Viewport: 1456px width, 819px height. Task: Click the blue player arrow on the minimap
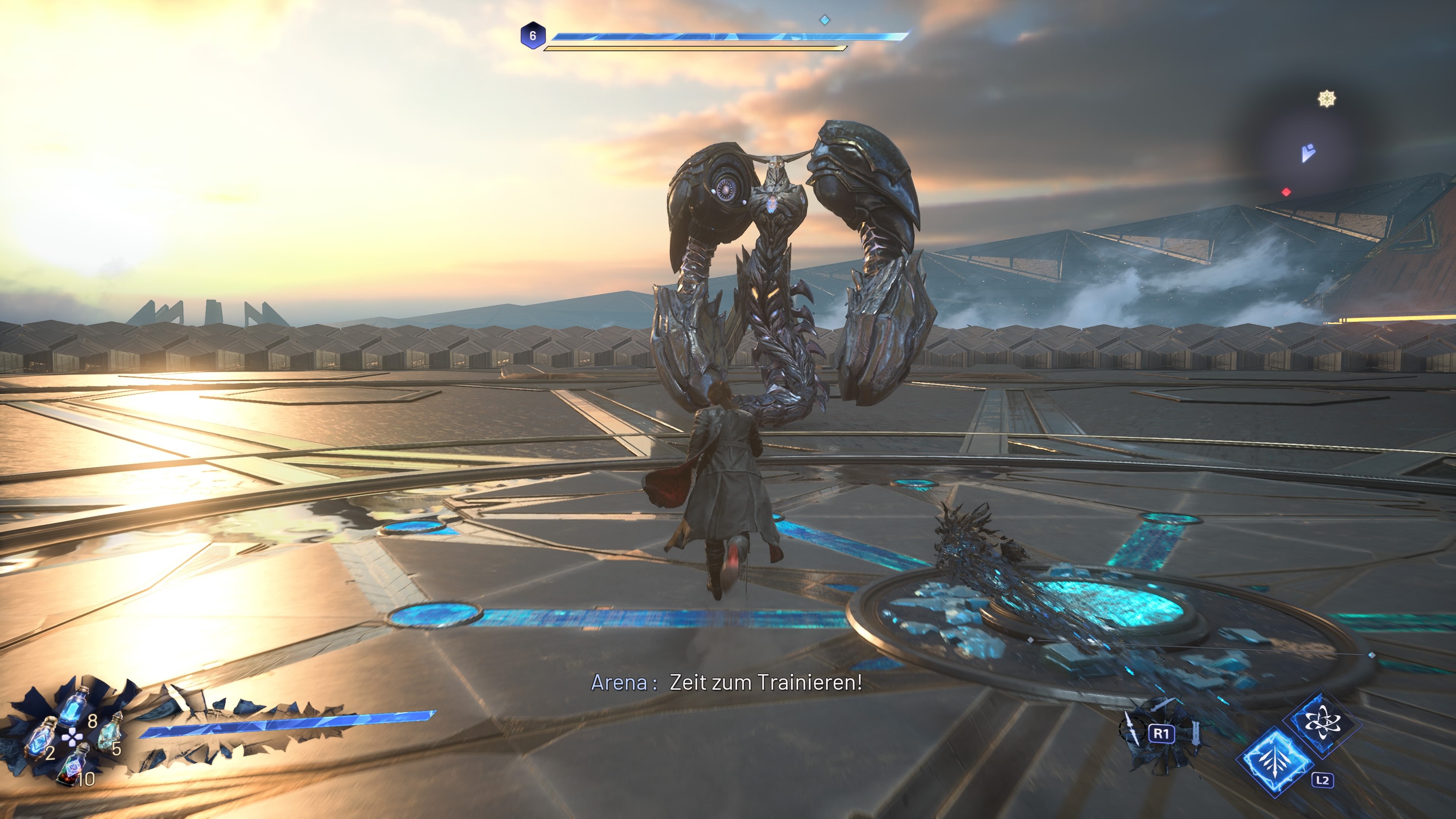pos(1307,152)
